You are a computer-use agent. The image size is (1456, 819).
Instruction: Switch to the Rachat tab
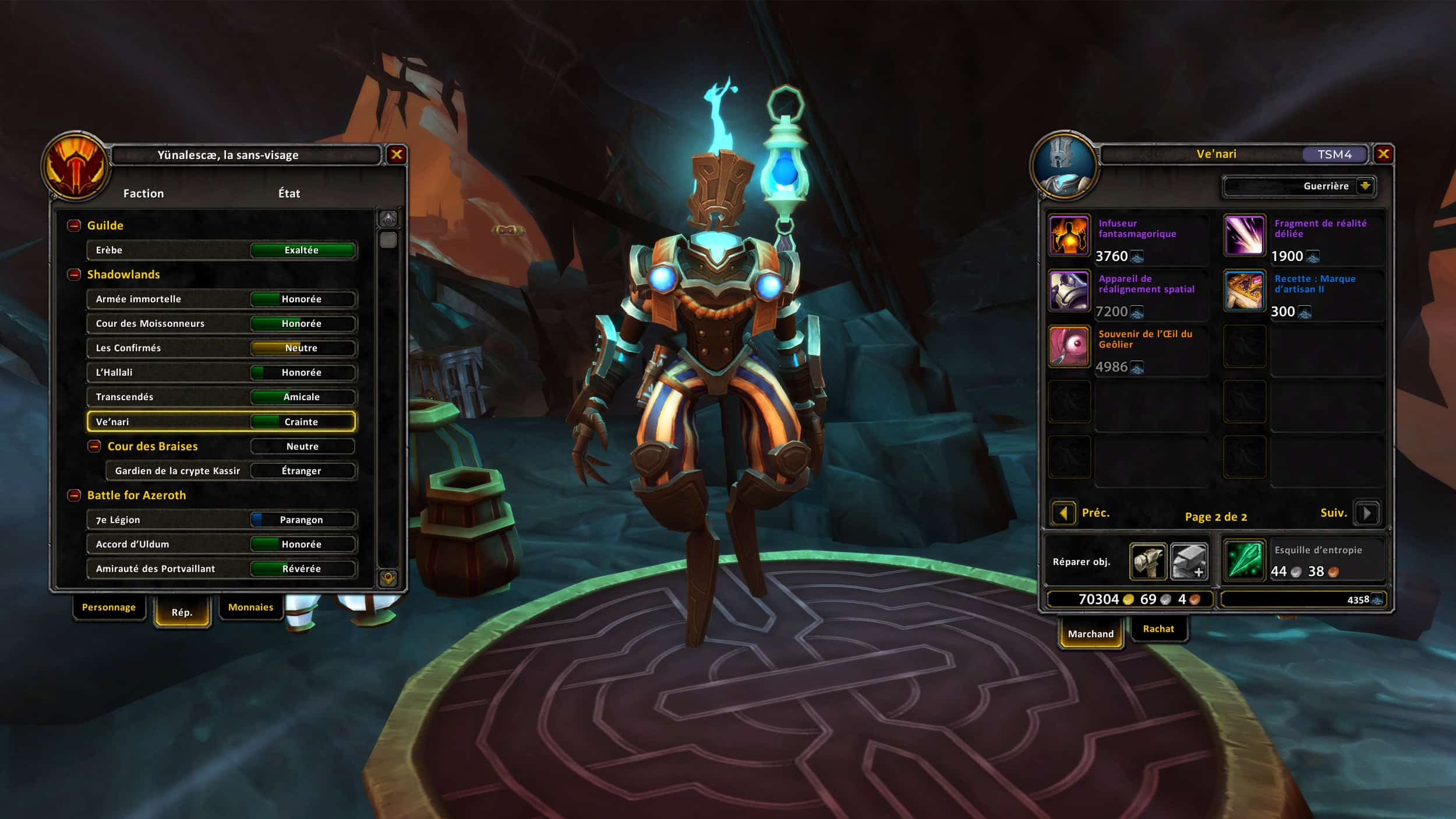point(1158,629)
